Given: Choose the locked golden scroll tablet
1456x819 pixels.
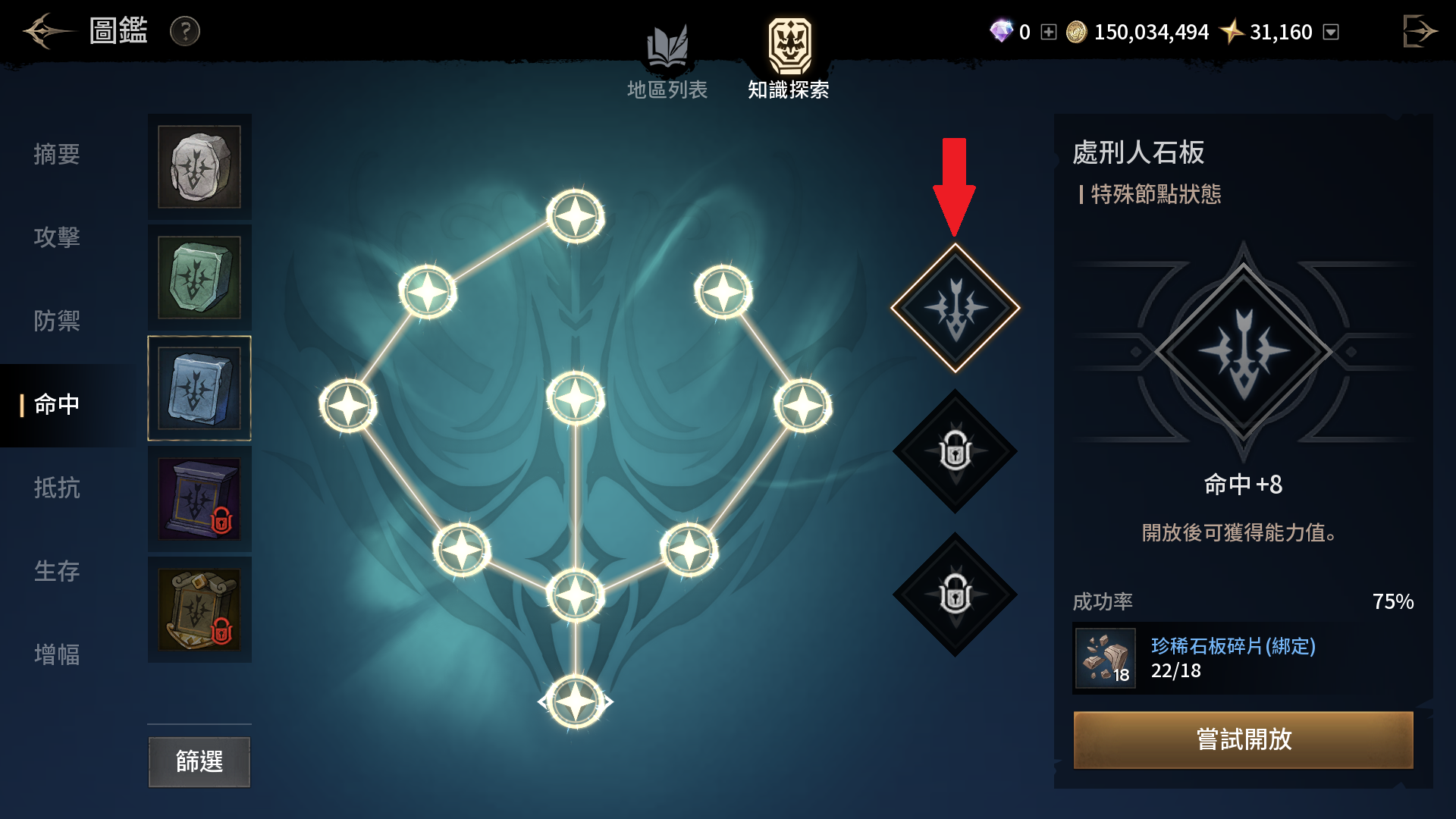Looking at the screenshot, I should pos(199,610).
